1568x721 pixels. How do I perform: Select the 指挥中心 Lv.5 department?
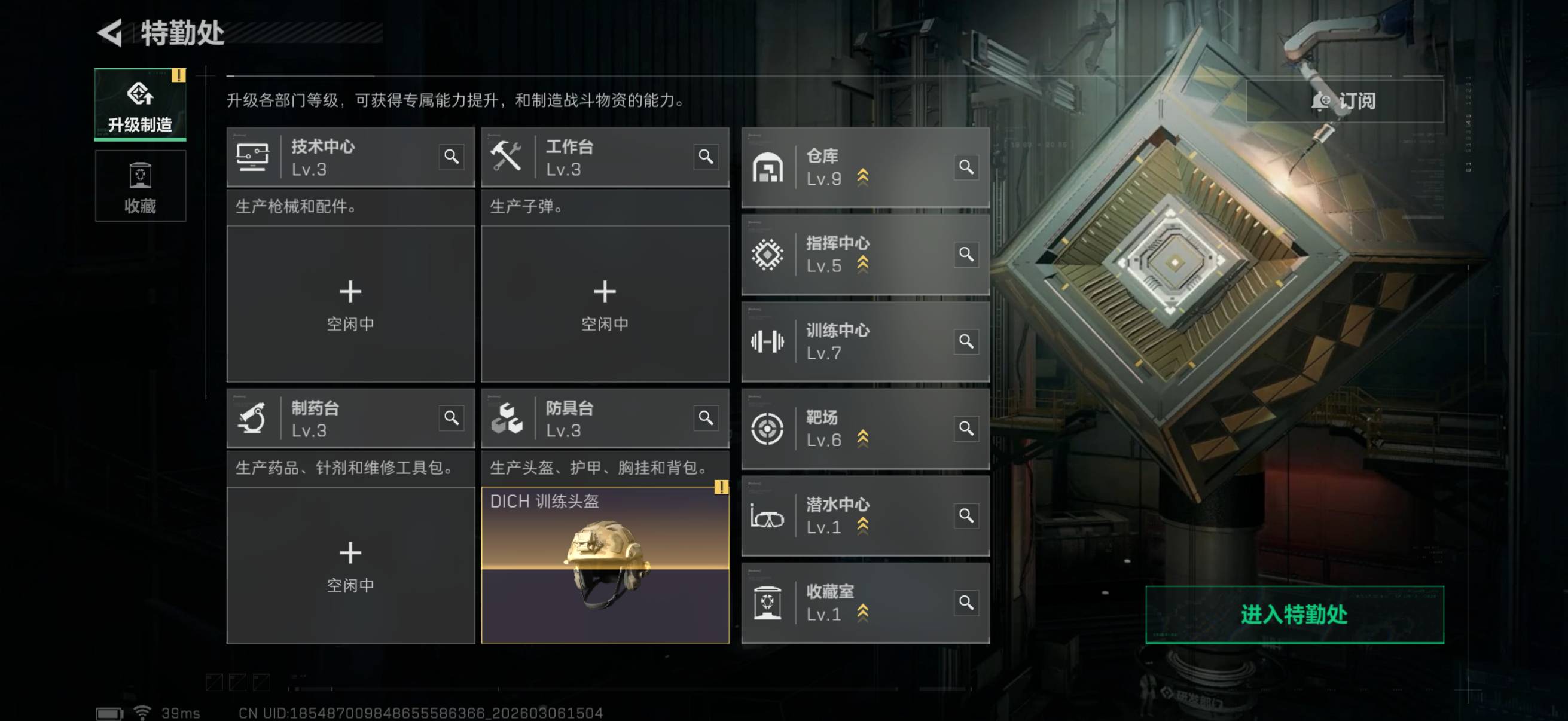point(852,254)
